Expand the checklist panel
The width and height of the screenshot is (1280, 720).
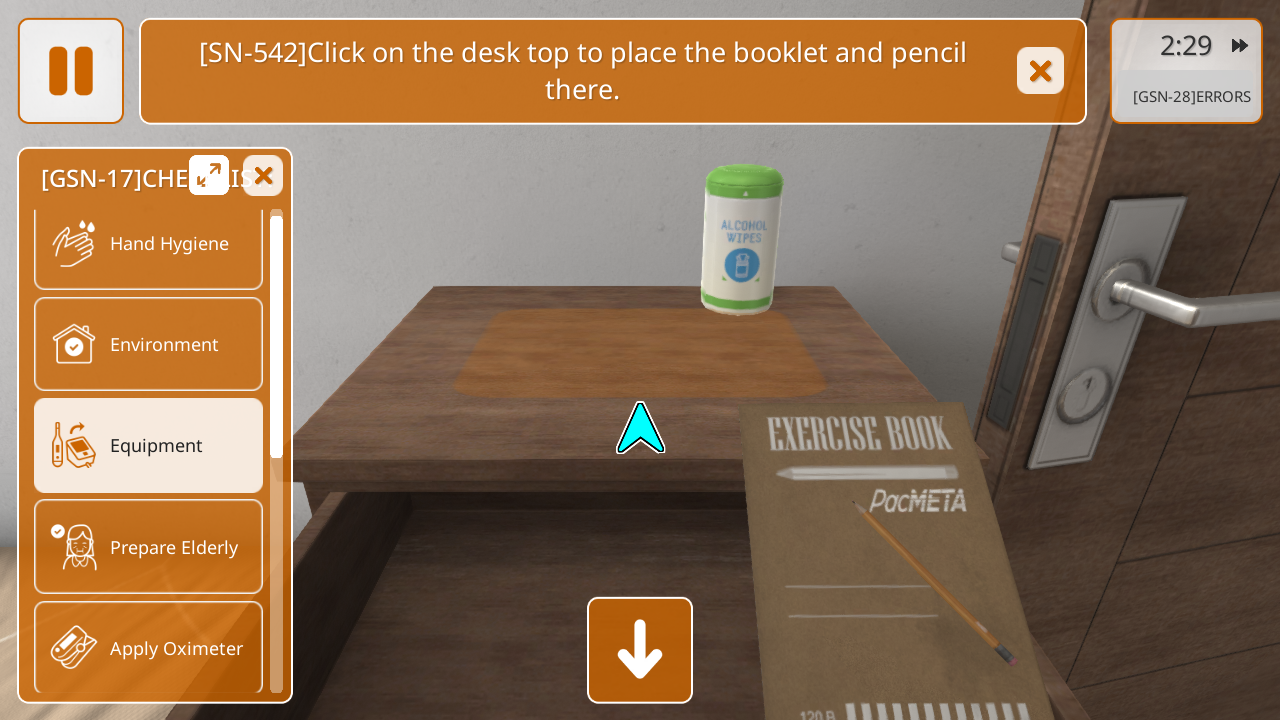(x=209, y=175)
